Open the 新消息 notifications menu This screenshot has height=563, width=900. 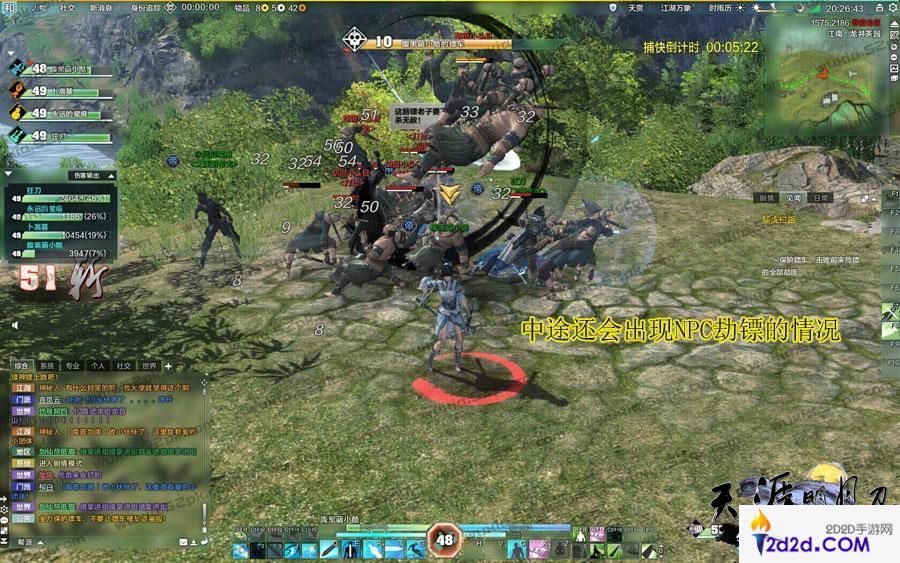click(101, 7)
